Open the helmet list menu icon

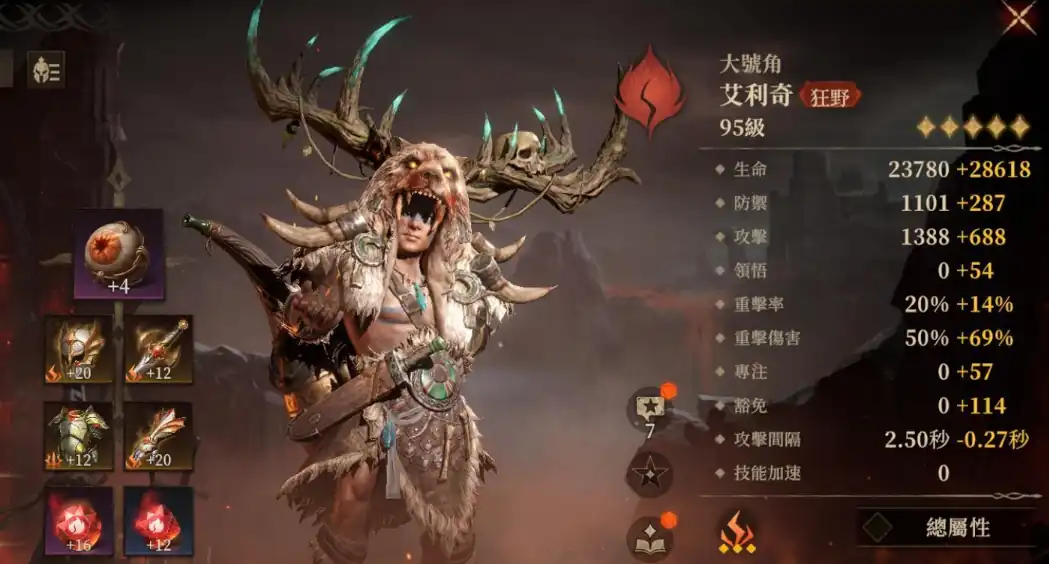45,70
